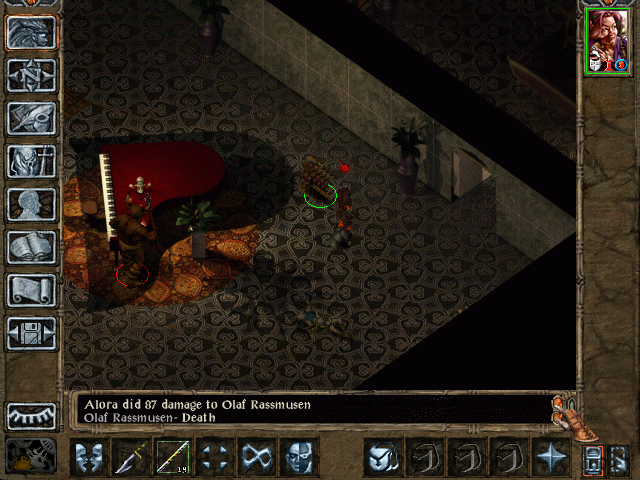
Task: Equip the dagger weapon slot
Action: click(x=132, y=457)
